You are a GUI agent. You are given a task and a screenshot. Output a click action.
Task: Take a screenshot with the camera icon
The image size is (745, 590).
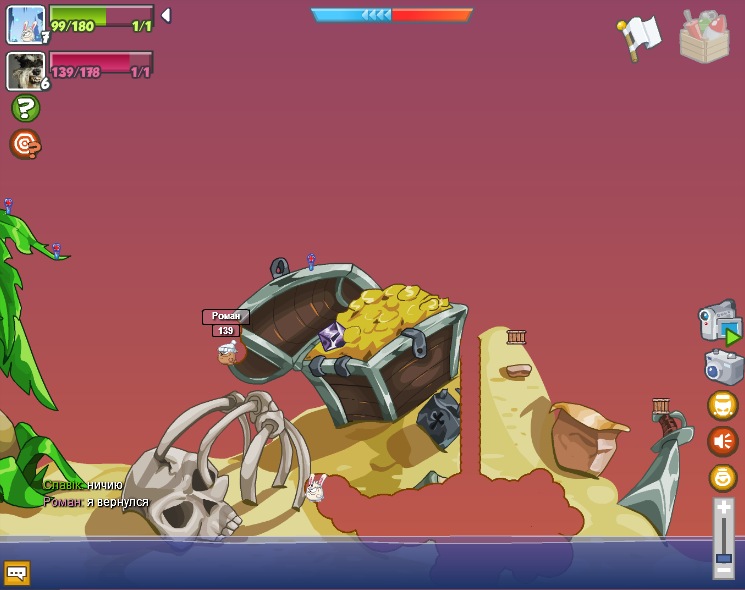click(x=723, y=367)
